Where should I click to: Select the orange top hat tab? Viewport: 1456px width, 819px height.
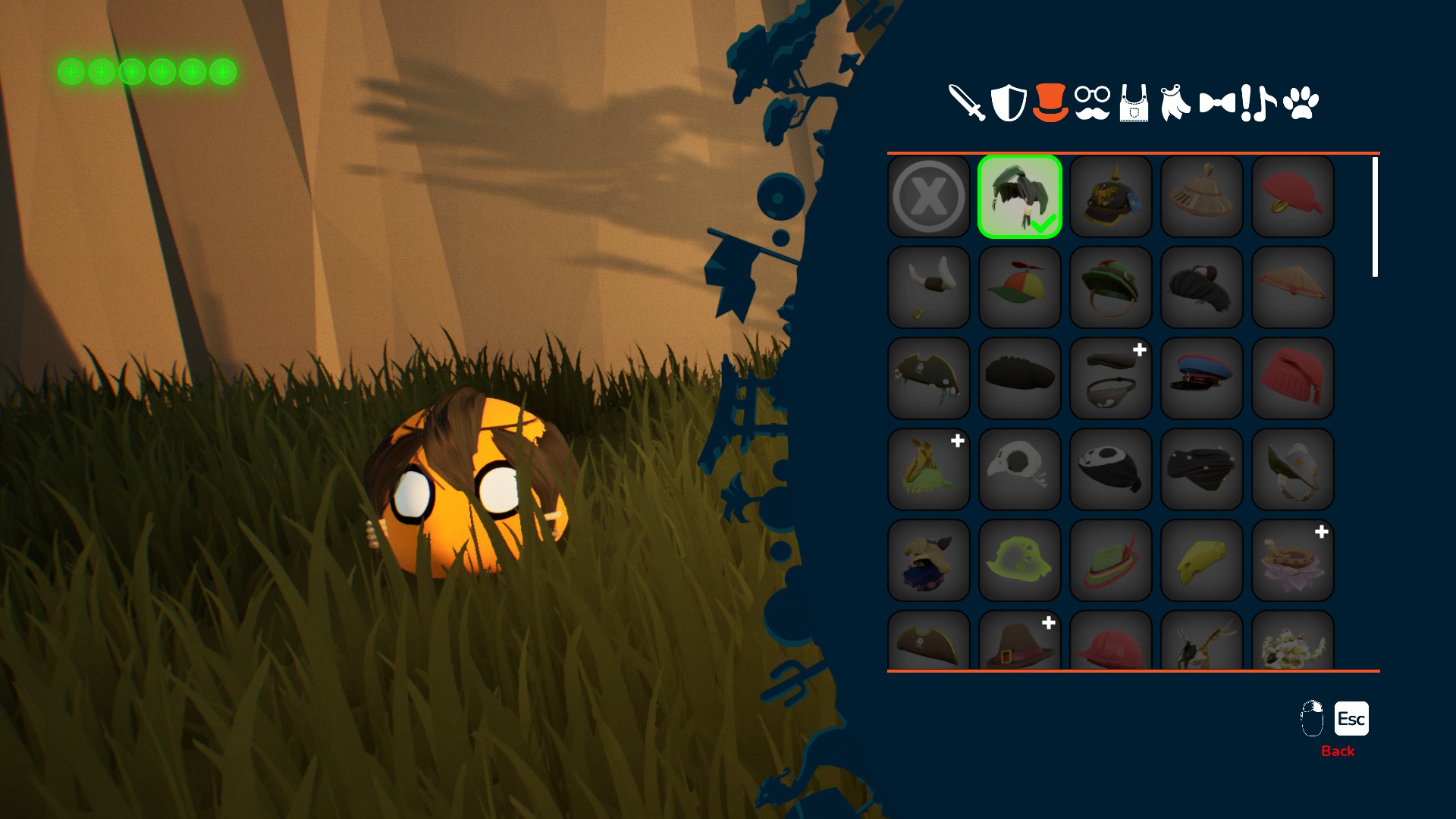[x=1050, y=103]
